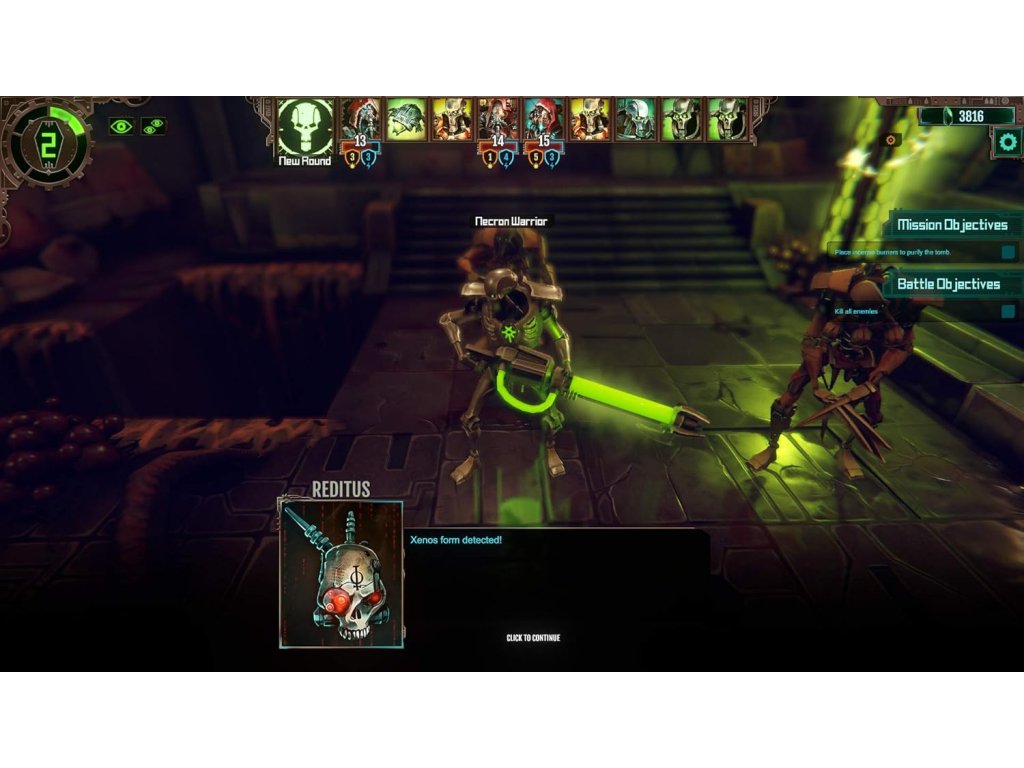Select the turn-order portrait with 13 health

click(361, 119)
